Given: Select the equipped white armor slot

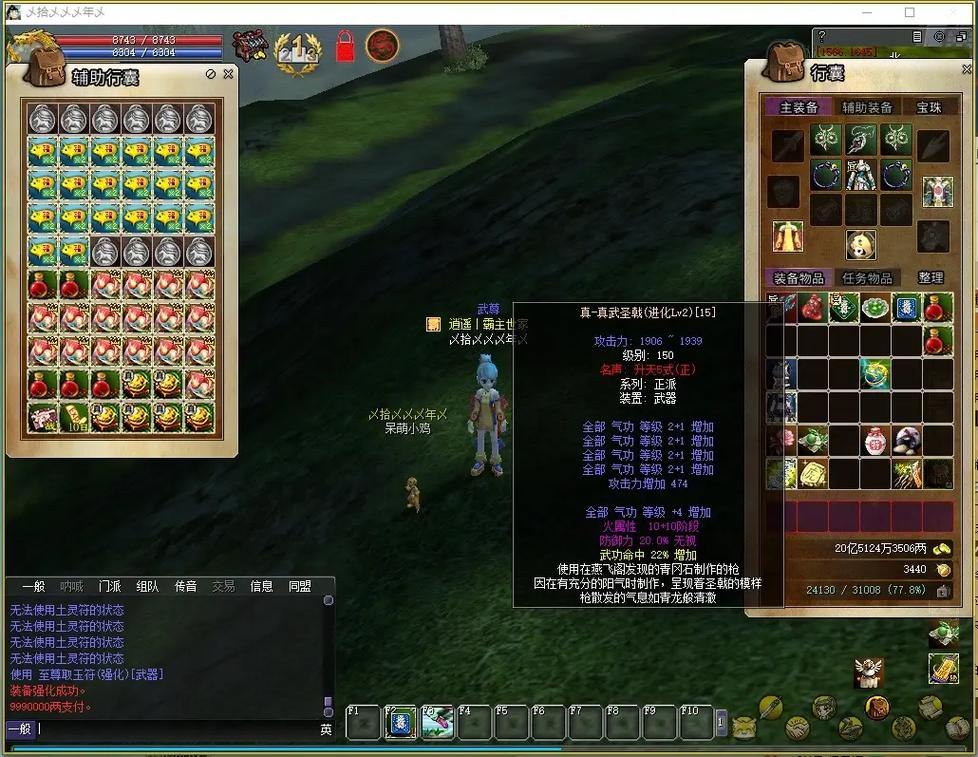Looking at the screenshot, I should click(861, 176).
